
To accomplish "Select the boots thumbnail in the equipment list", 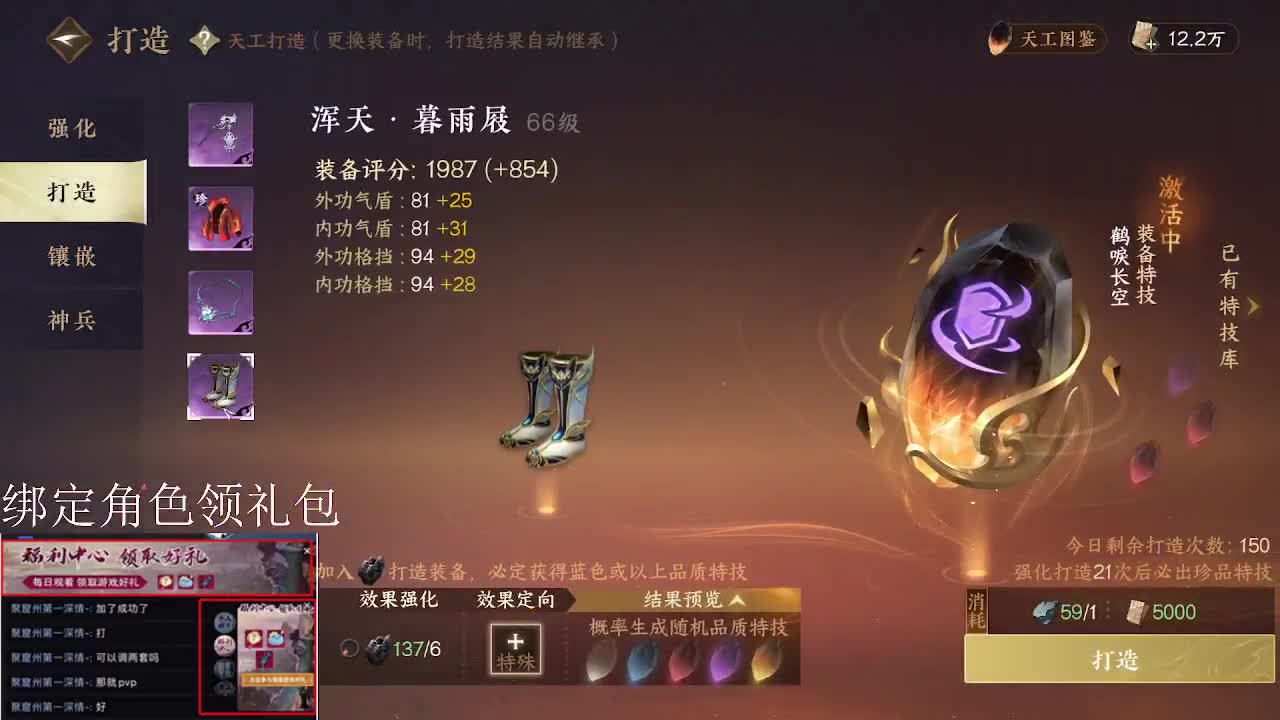I will point(220,386).
